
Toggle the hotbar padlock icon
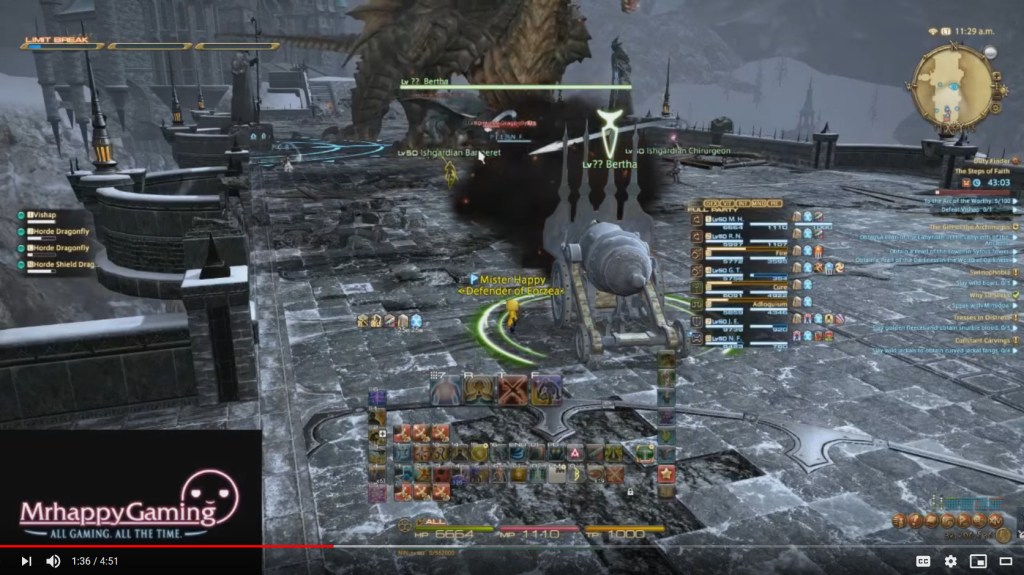(x=630, y=492)
